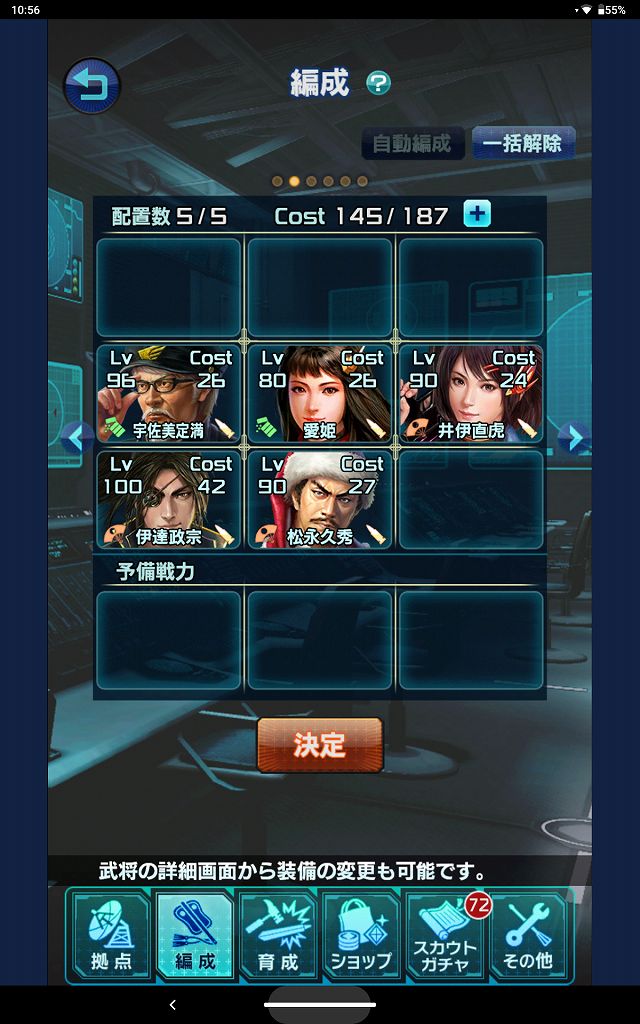Switch to the 編成 formation menu
Viewport: 640px width, 1024px height.
195,934
